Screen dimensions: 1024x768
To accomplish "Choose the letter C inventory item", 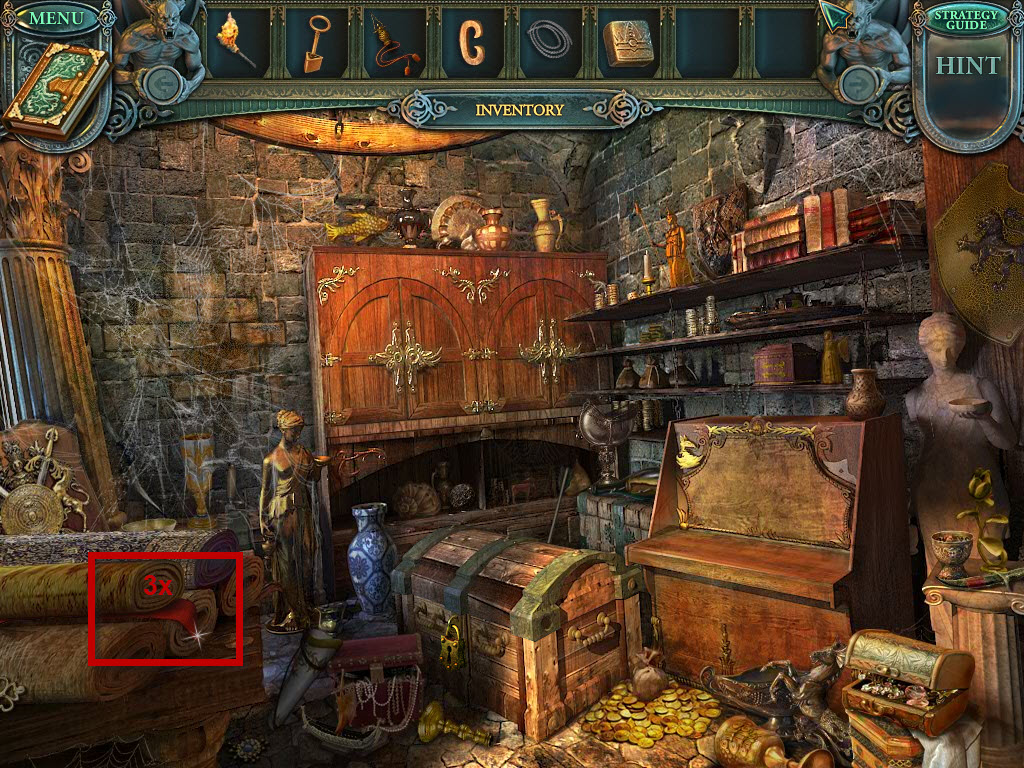I will 471,42.
